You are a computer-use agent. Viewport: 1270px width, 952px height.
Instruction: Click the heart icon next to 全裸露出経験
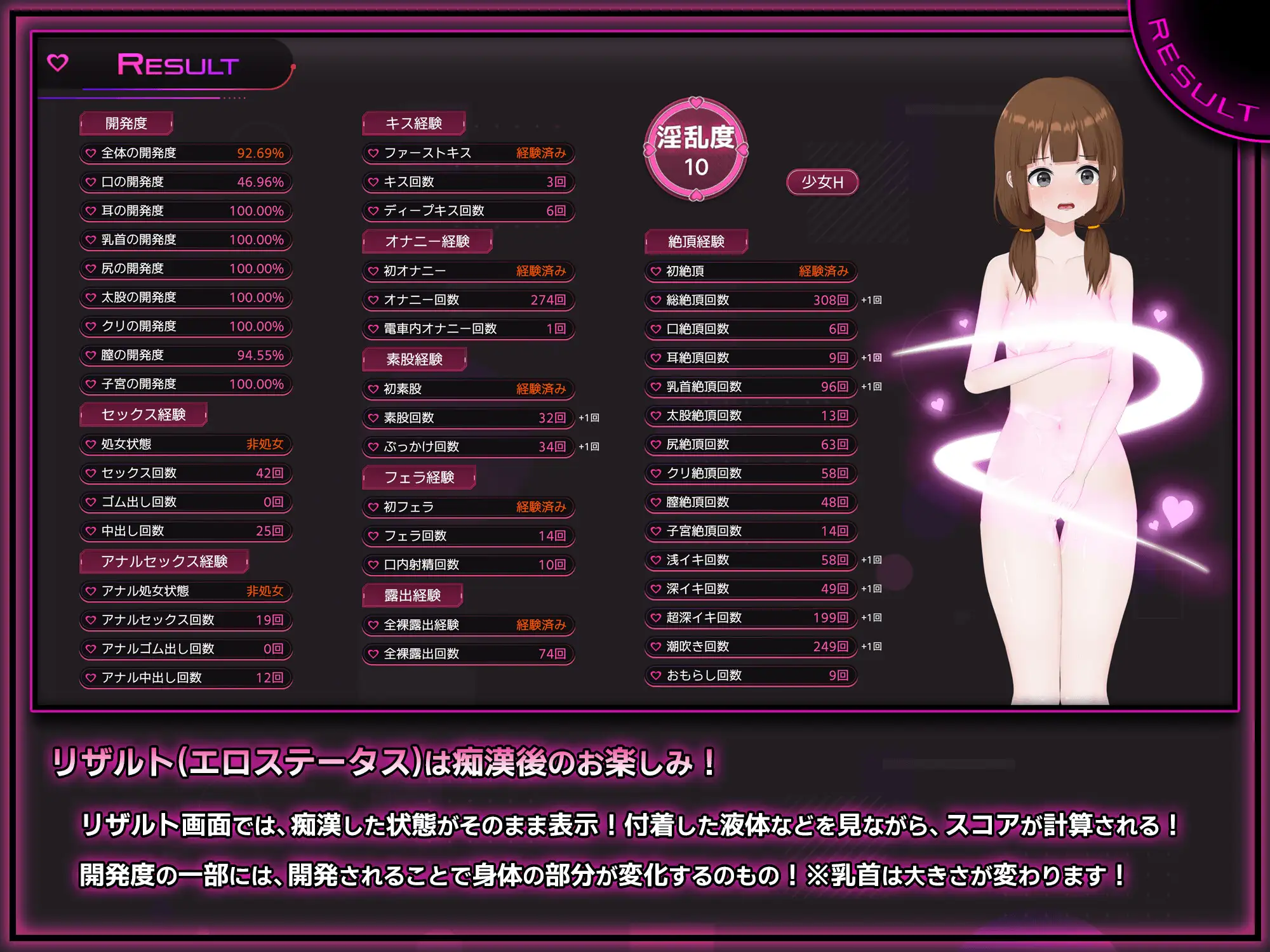point(373,625)
